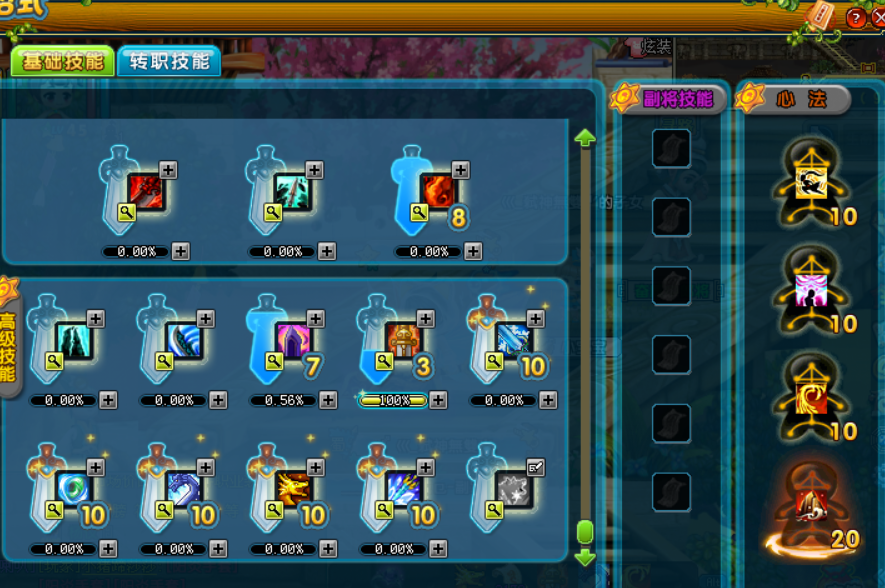This screenshot has height=588, width=885.
Task: Choose the golden dragon skill icon
Action: pyautogui.click(x=294, y=489)
